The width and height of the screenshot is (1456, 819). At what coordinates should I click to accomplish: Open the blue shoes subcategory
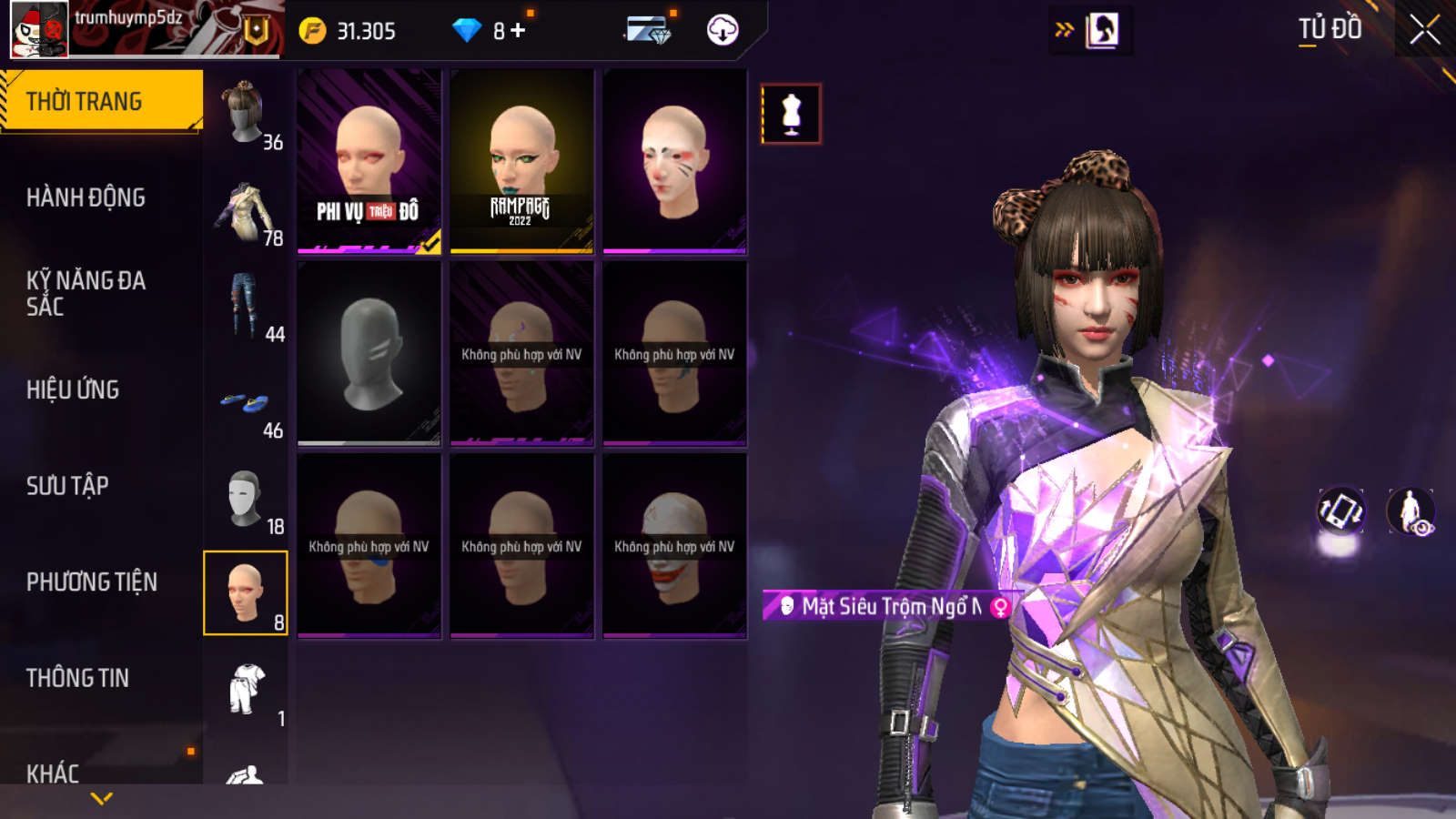tap(246, 402)
